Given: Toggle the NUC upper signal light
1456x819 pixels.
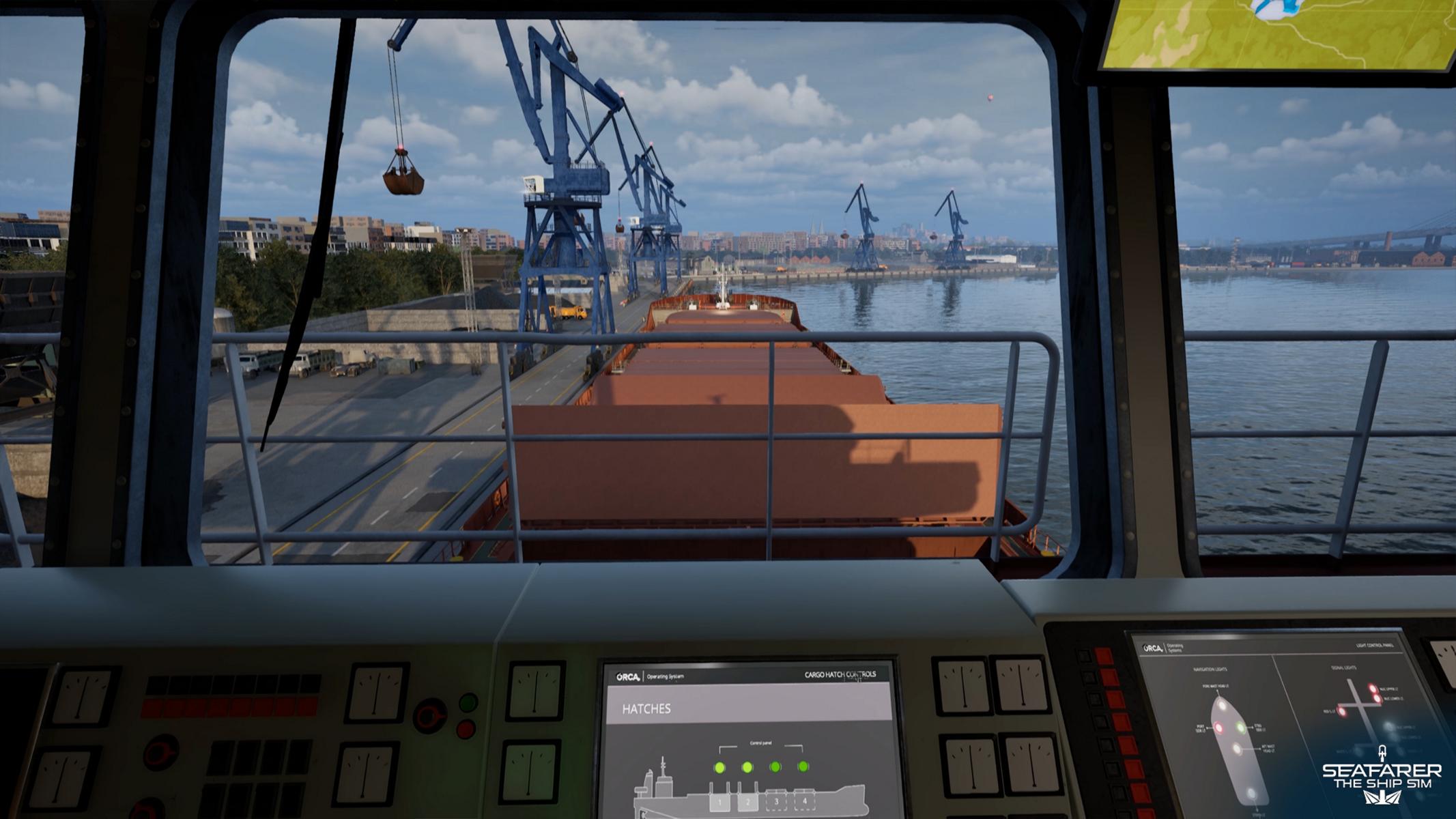Looking at the screenshot, I should pos(1371,688).
